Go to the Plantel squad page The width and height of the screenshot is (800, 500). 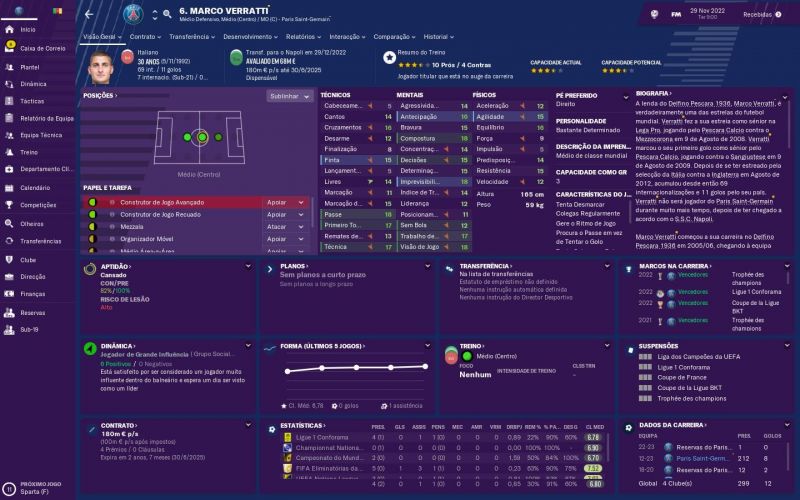(x=30, y=66)
